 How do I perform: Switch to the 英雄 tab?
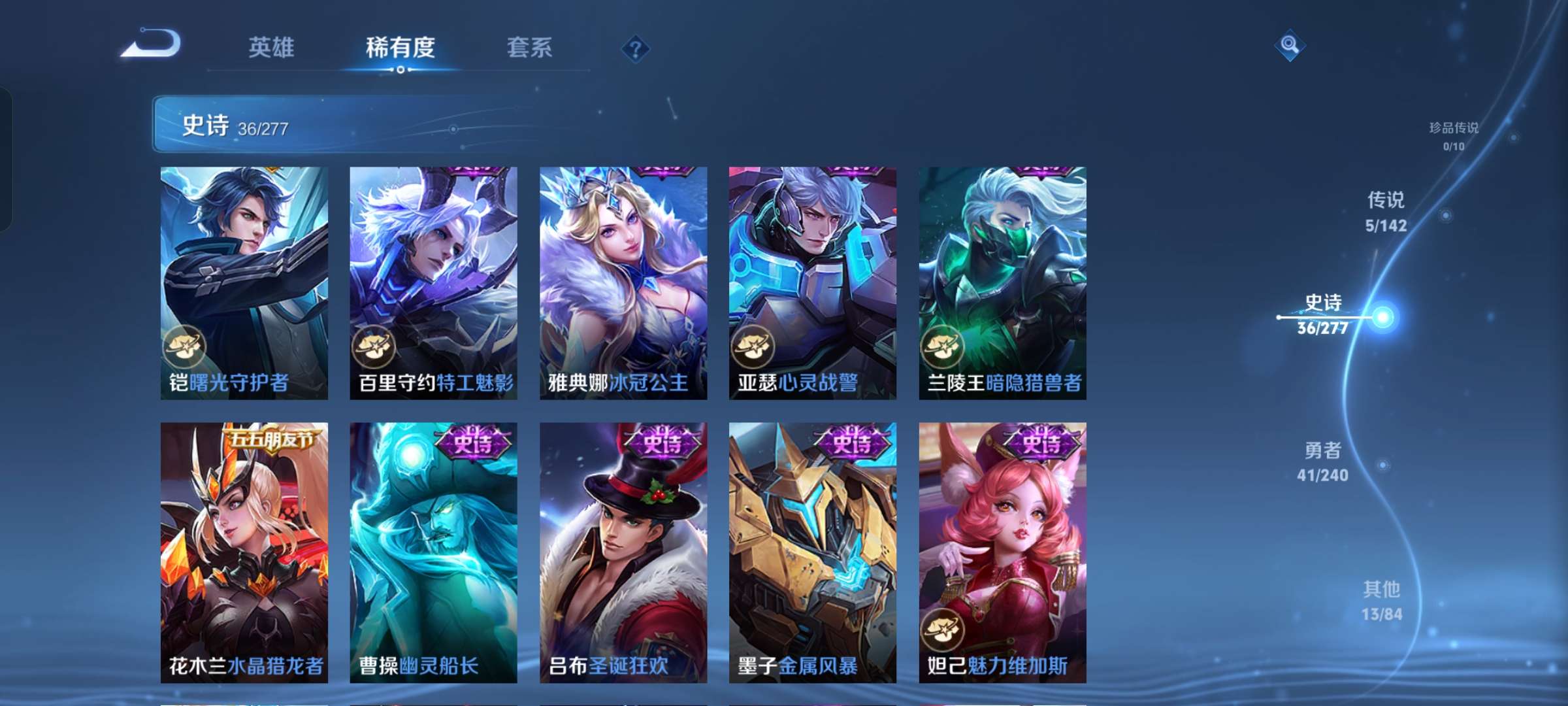271,47
